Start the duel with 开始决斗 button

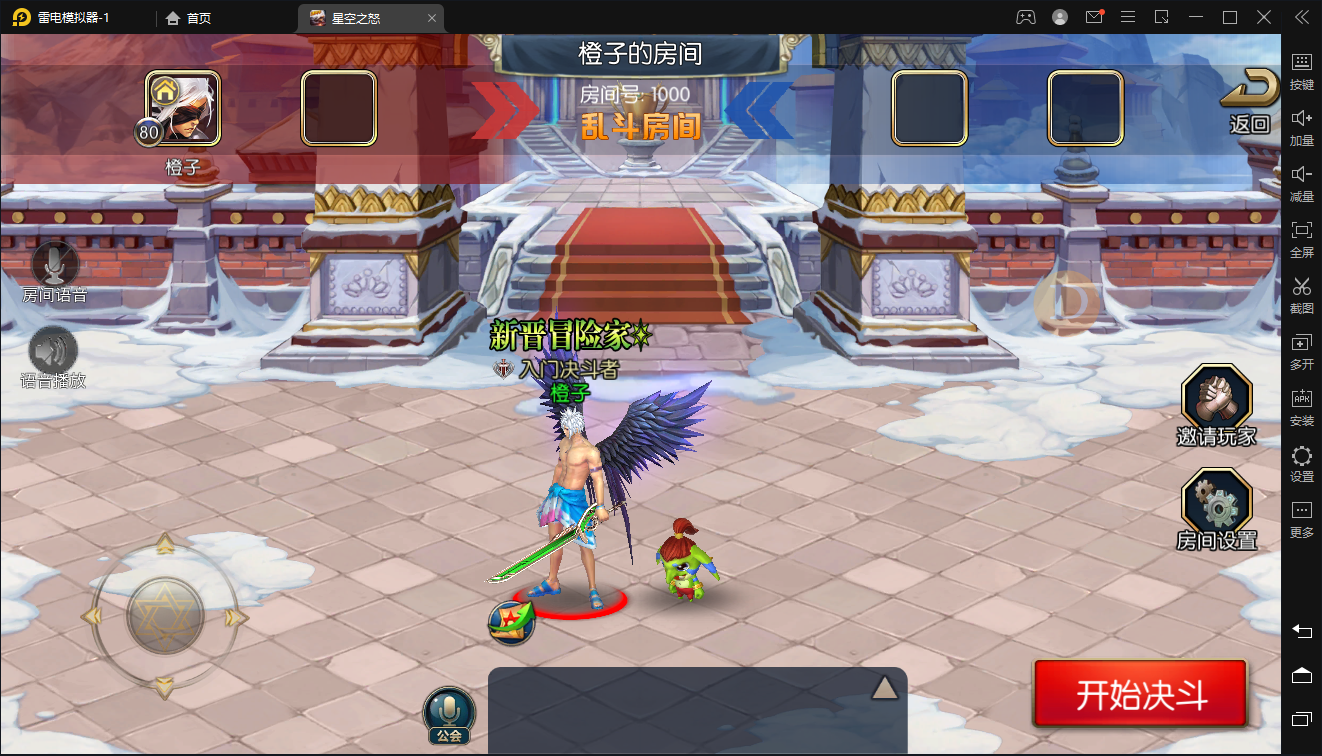[x=1140, y=693]
